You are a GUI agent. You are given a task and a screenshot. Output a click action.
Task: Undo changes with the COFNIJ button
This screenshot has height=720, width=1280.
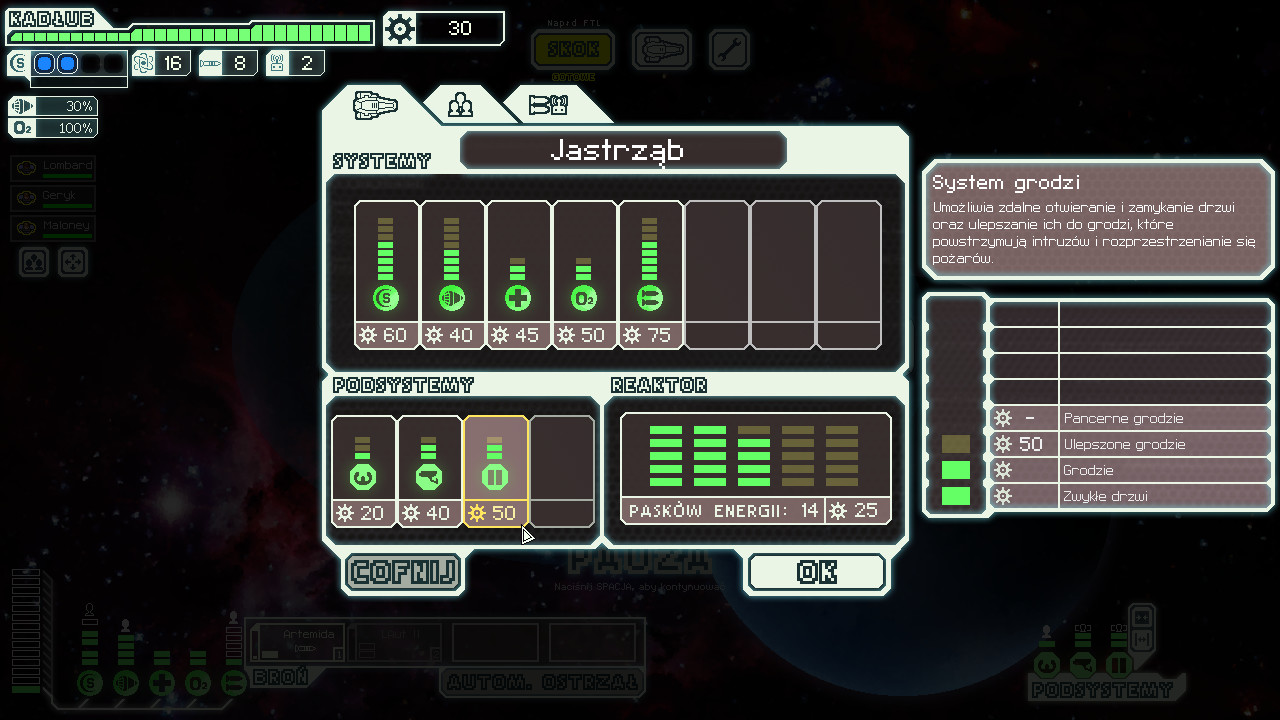click(403, 572)
